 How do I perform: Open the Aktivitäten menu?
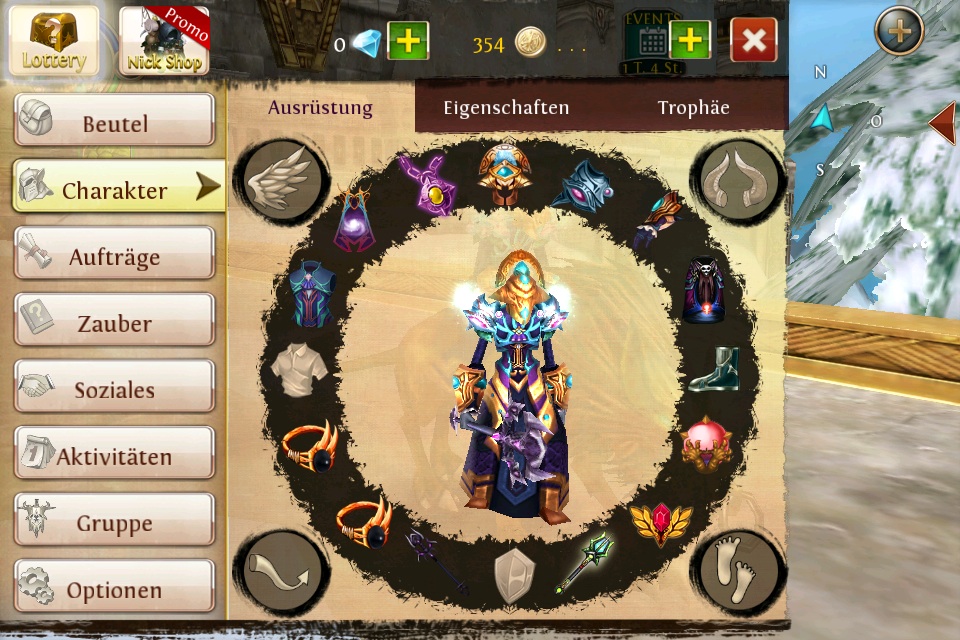pos(114,454)
